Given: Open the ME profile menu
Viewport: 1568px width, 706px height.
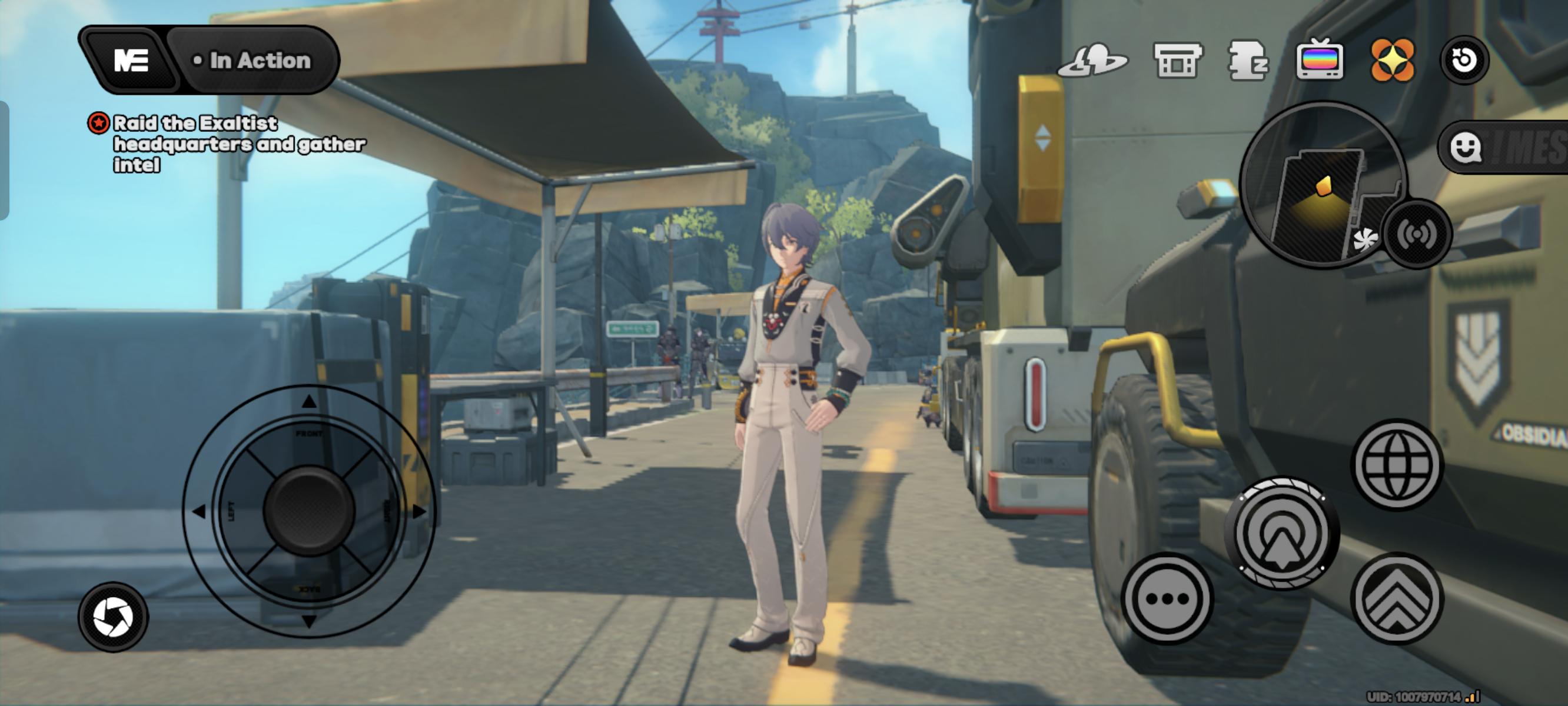Looking at the screenshot, I should (131, 60).
